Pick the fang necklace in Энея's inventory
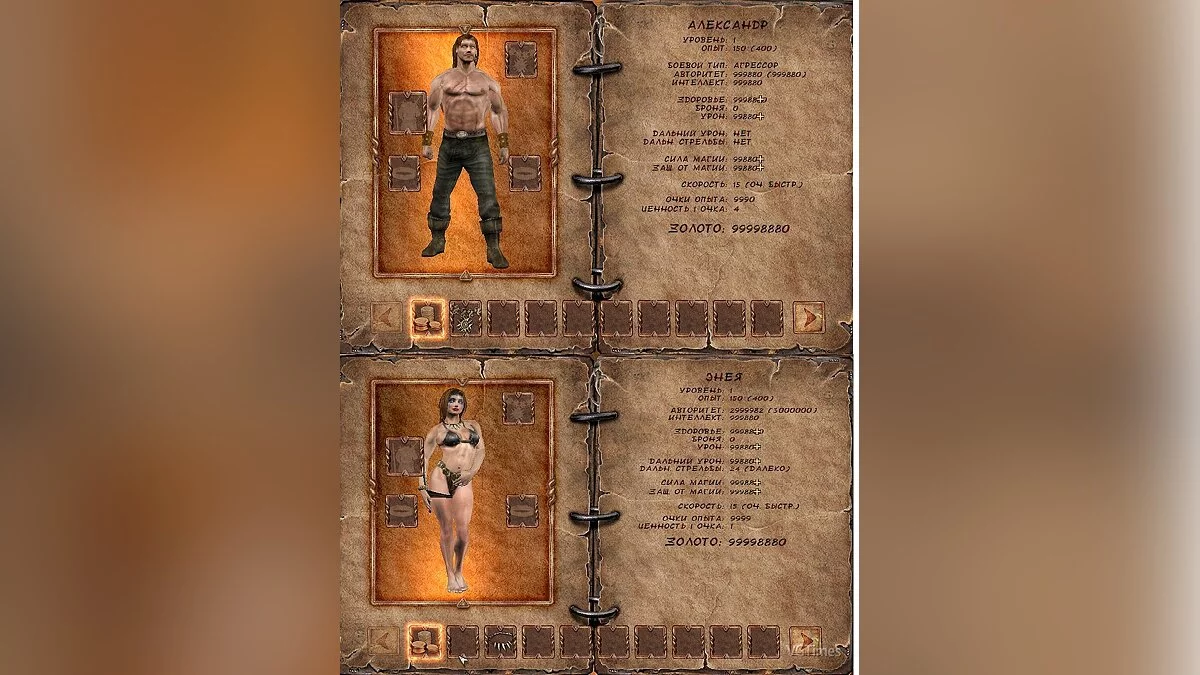 coord(501,641)
